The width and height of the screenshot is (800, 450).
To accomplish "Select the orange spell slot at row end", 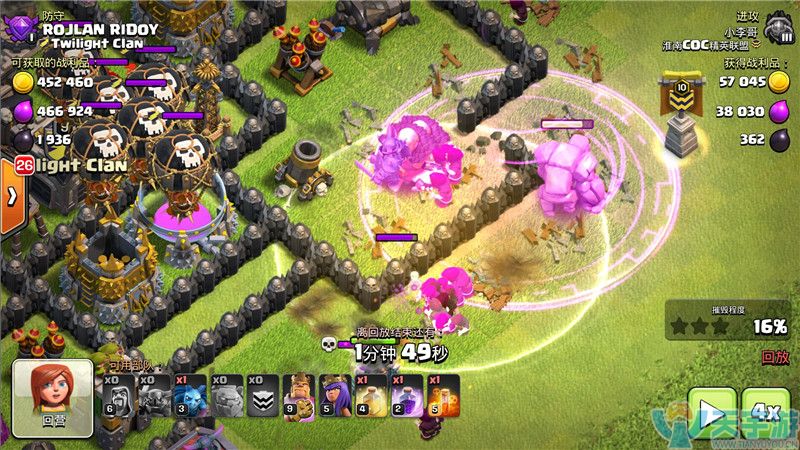I will pos(441,397).
